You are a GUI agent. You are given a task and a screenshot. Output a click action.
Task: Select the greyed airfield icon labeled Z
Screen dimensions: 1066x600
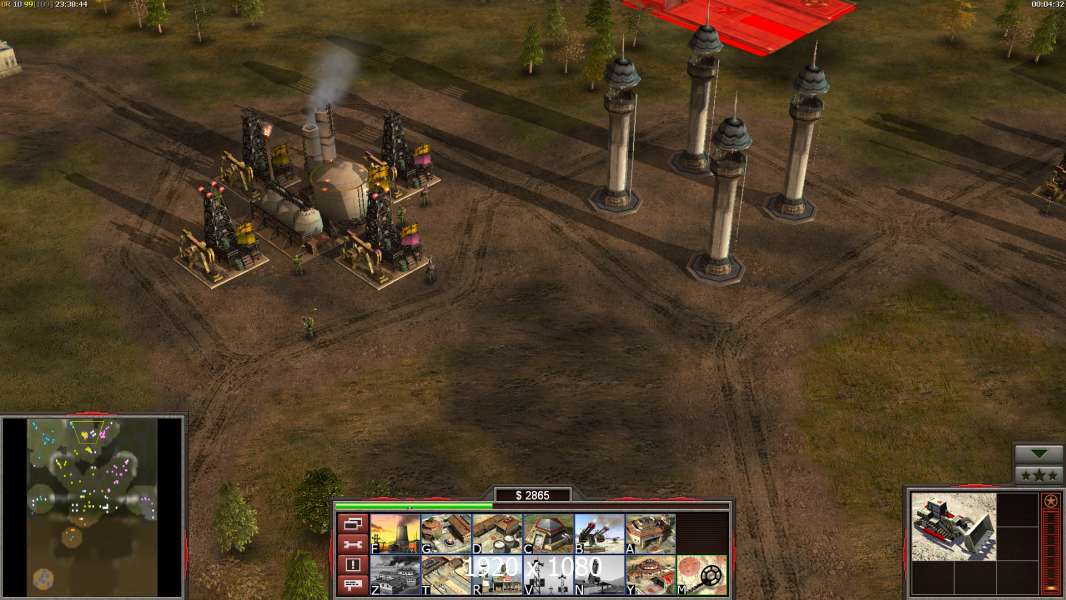tap(395, 575)
